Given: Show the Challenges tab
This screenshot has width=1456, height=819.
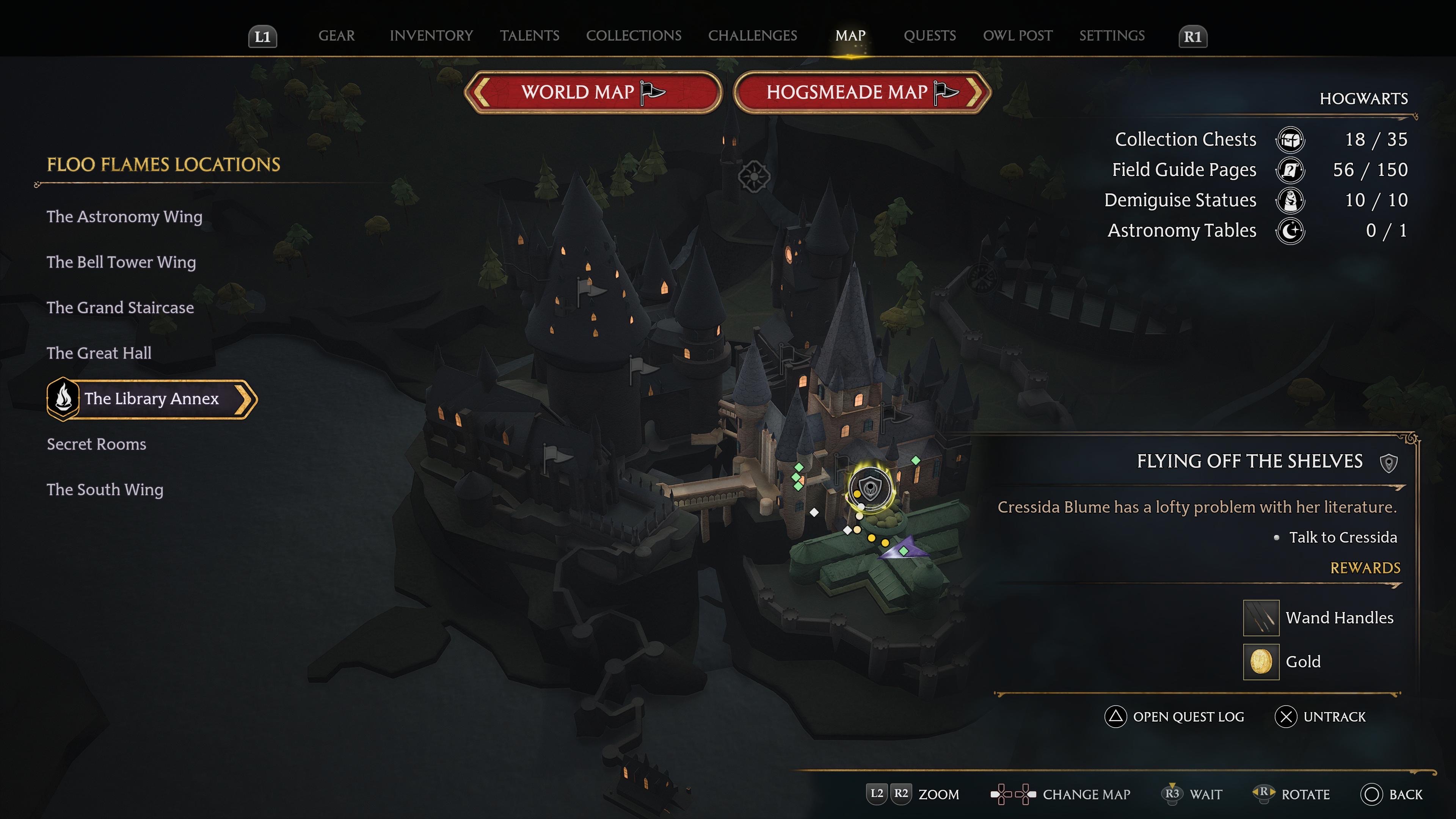Looking at the screenshot, I should click(x=752, y=36).
